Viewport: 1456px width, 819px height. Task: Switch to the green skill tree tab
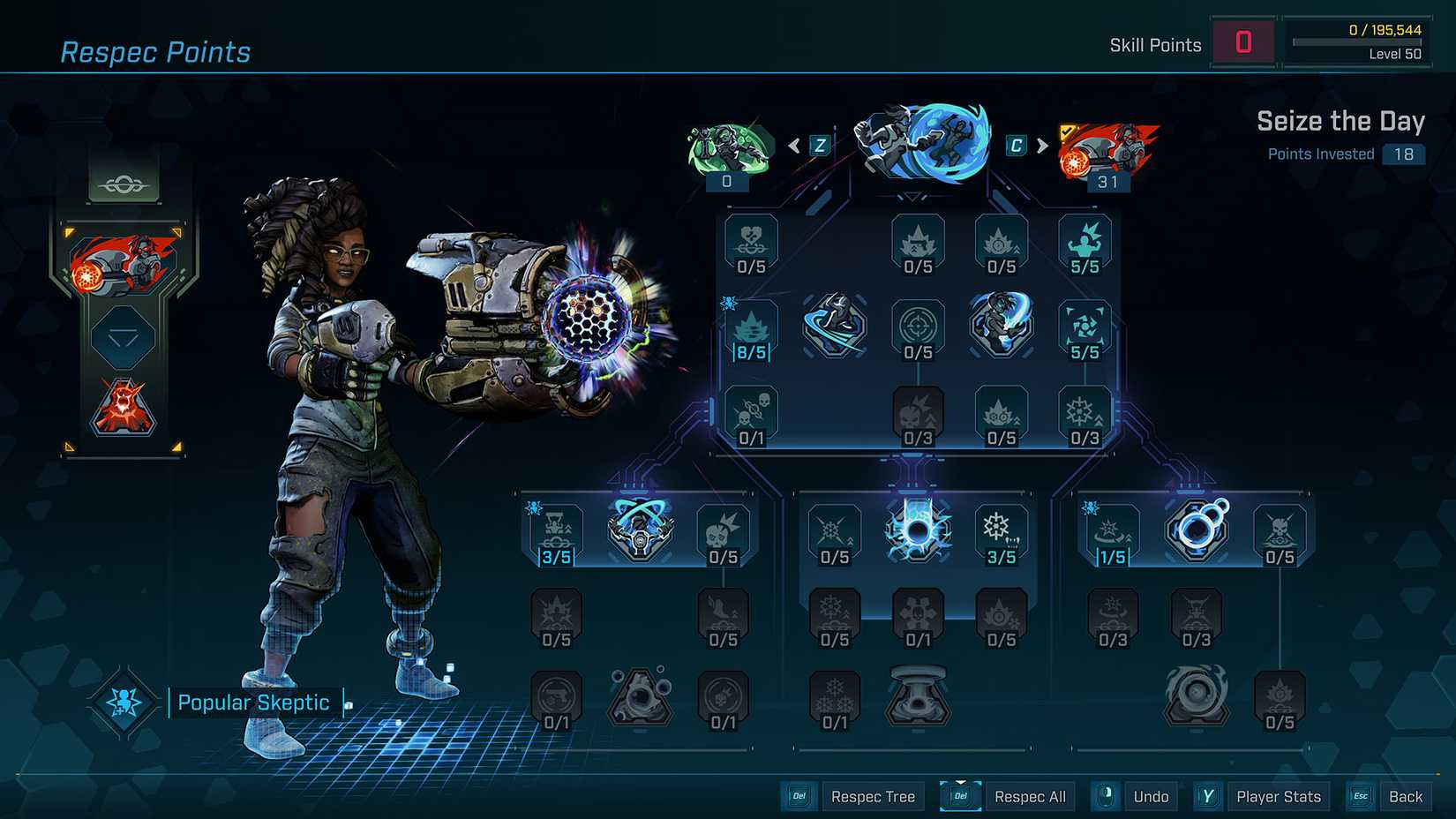click(729, 150)
